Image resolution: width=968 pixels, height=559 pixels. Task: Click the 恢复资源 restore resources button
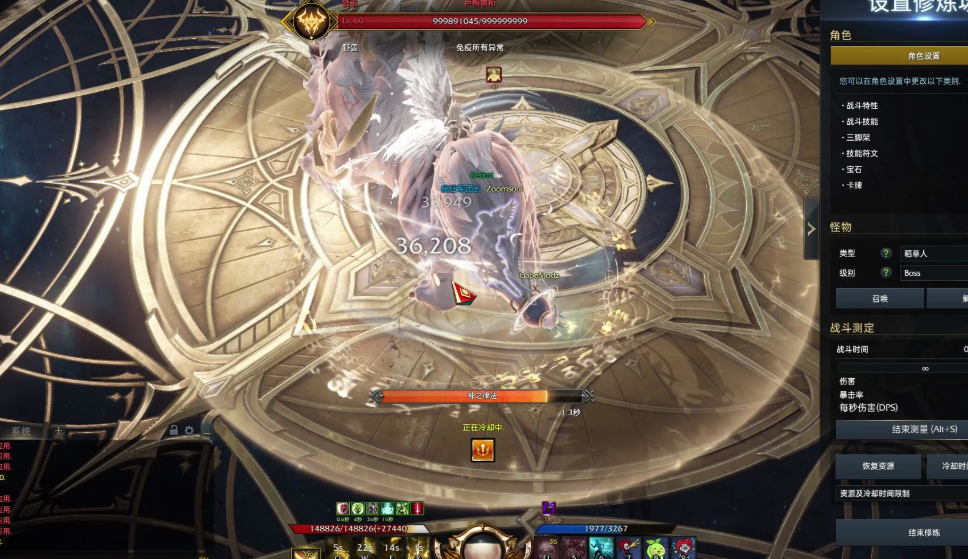pos(878,466)
